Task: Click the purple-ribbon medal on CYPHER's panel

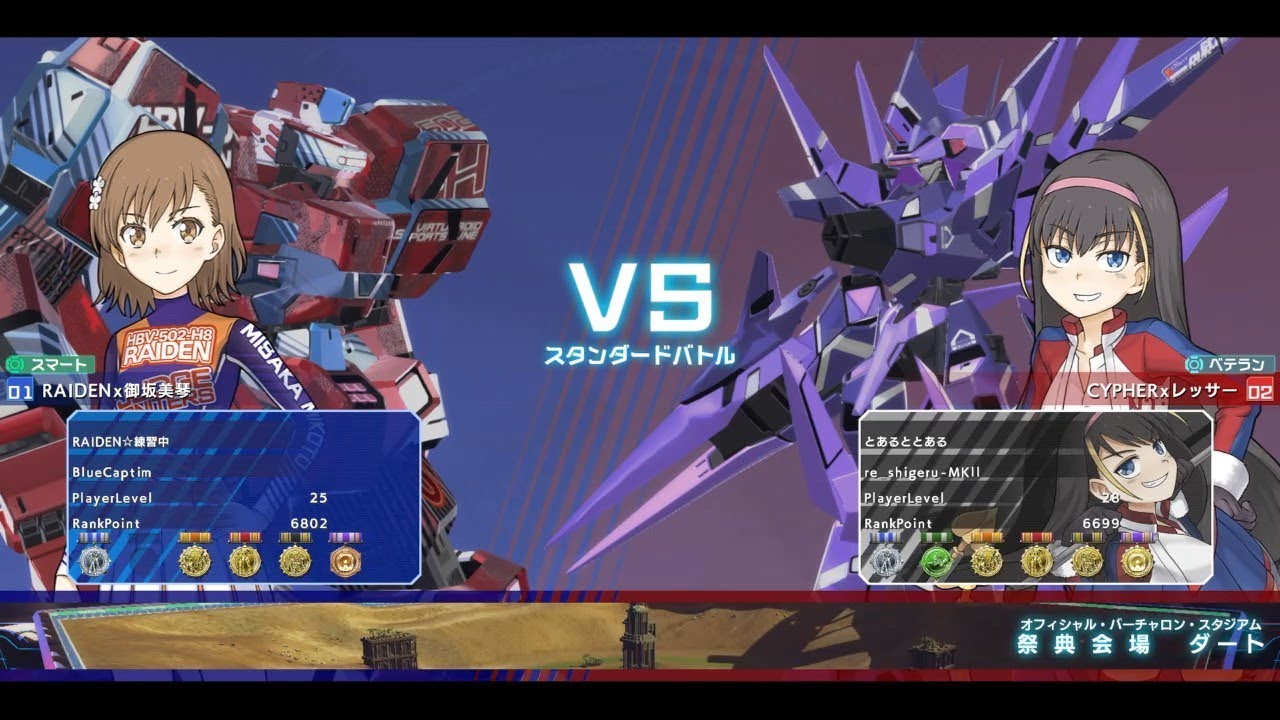Action: coord(1138,560)
